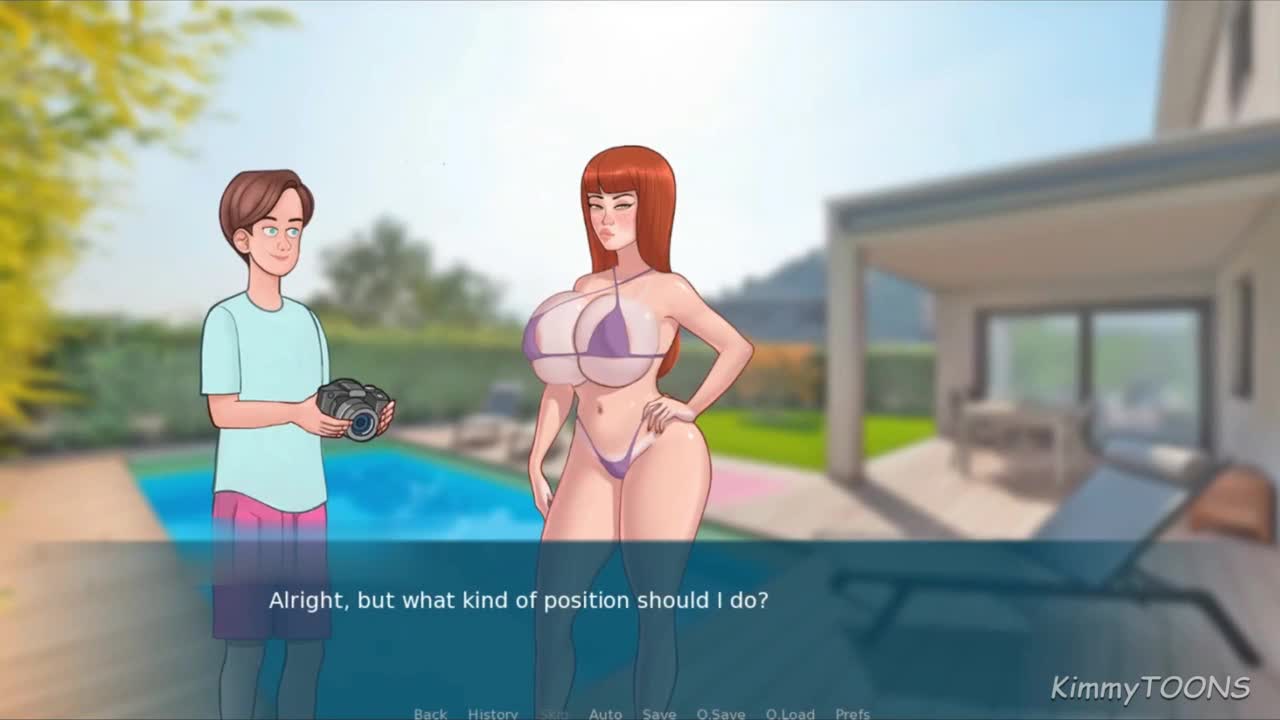1280x720 pixels.
Task: Open the Prefs menu
Action: tap(852, 713)
